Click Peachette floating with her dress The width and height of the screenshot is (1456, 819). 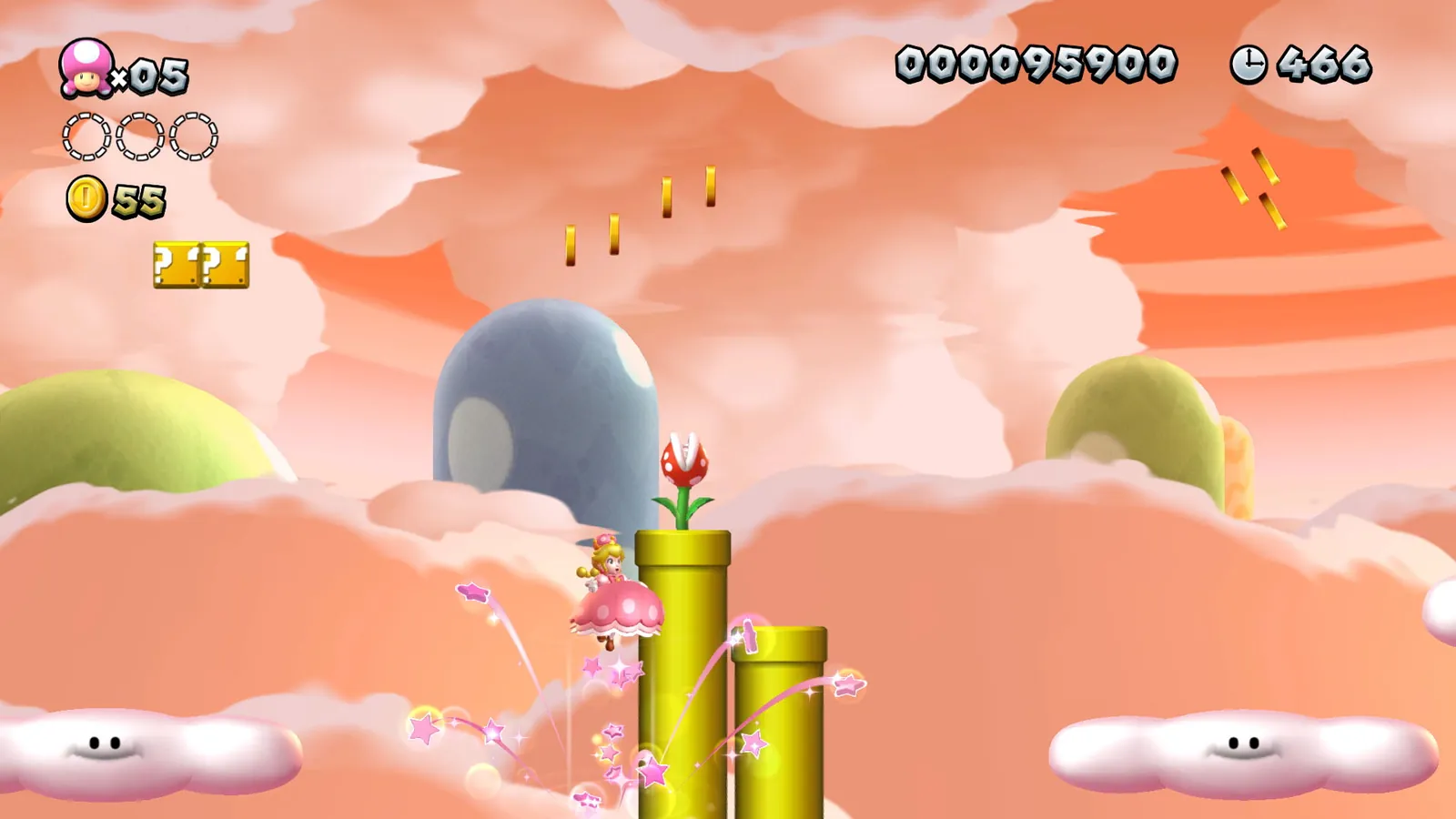[x=613, y=596]
